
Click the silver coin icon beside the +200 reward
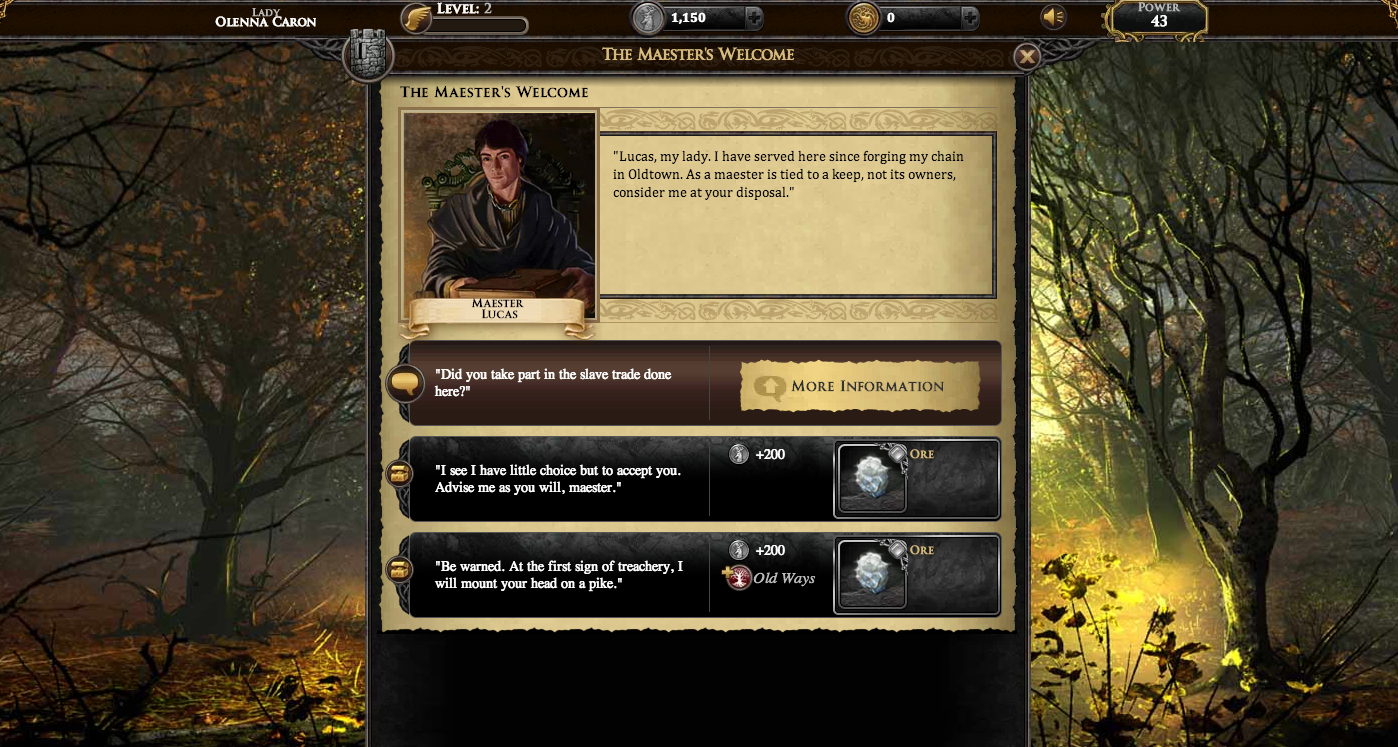pyautogui.click(x=741, y=454)
